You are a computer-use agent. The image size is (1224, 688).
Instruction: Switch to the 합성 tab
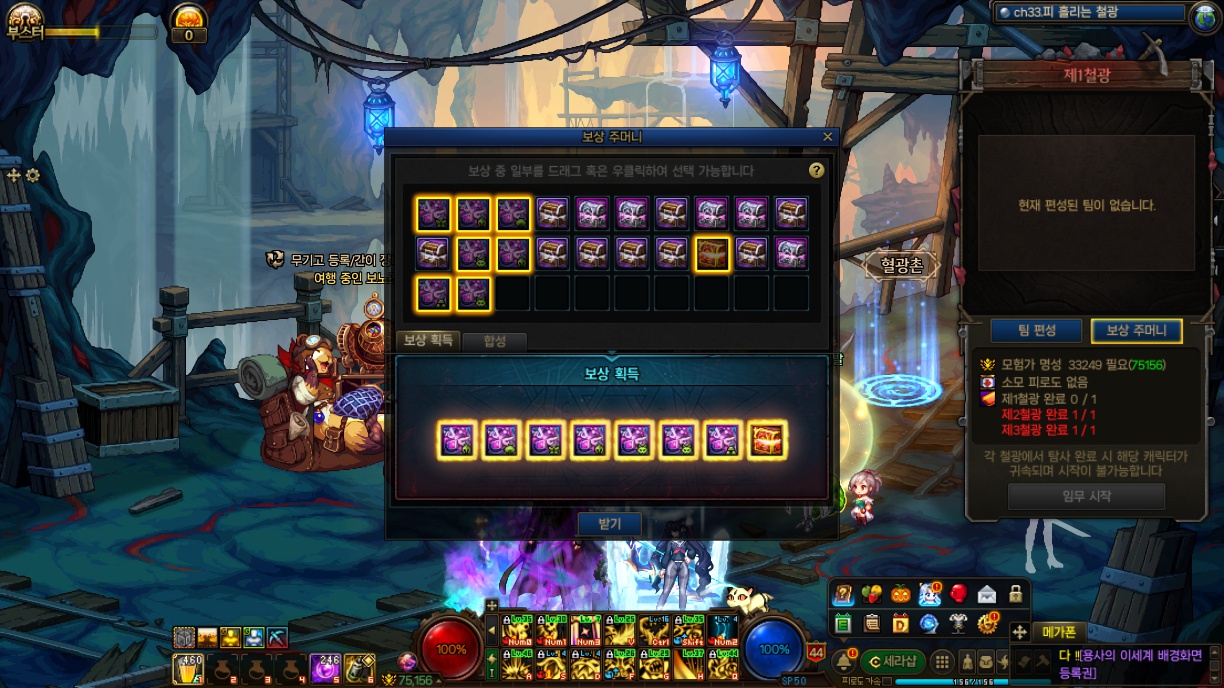coord(494,341)
